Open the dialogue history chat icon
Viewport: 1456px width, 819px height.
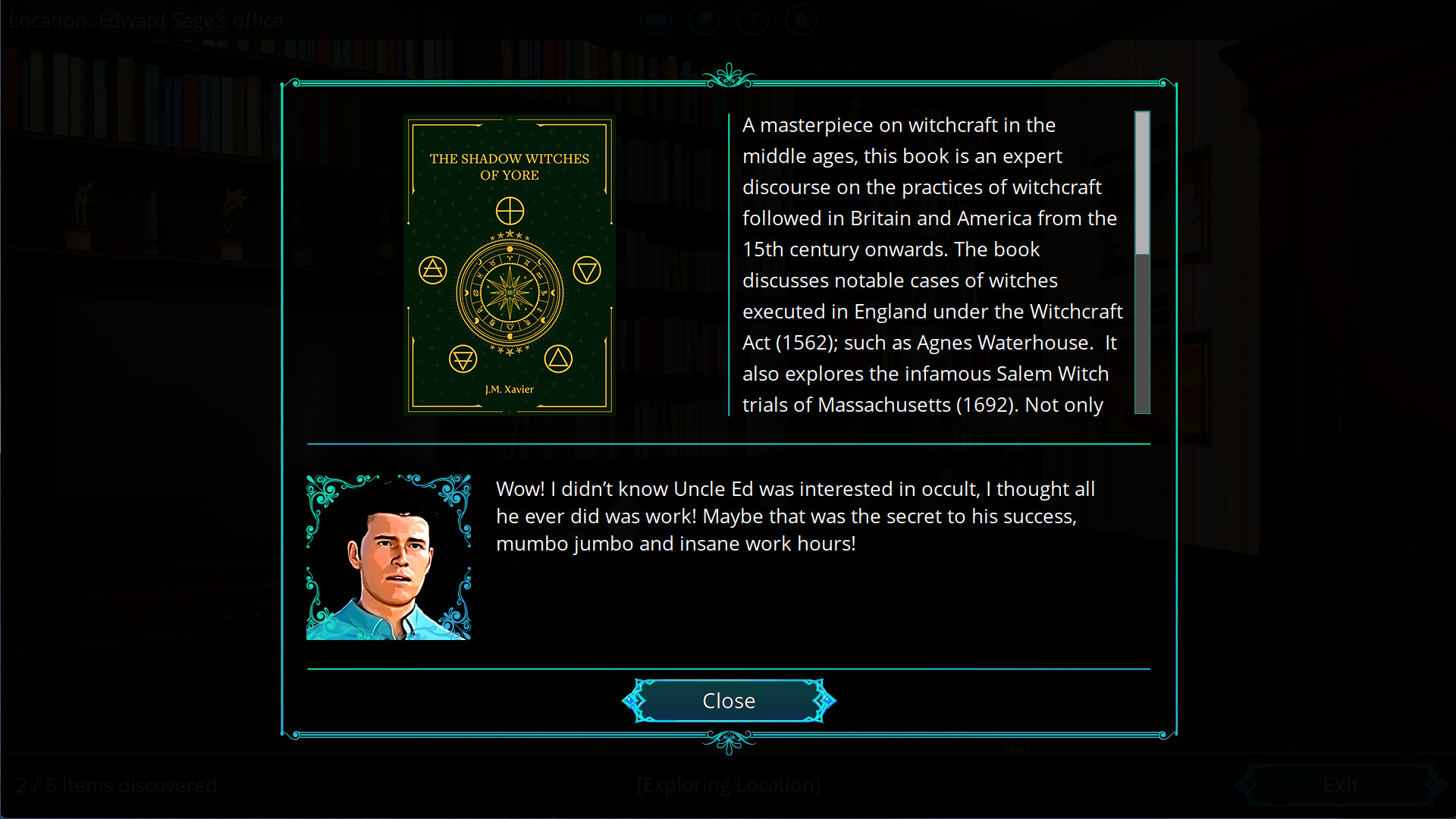click(x=704, y=20)
